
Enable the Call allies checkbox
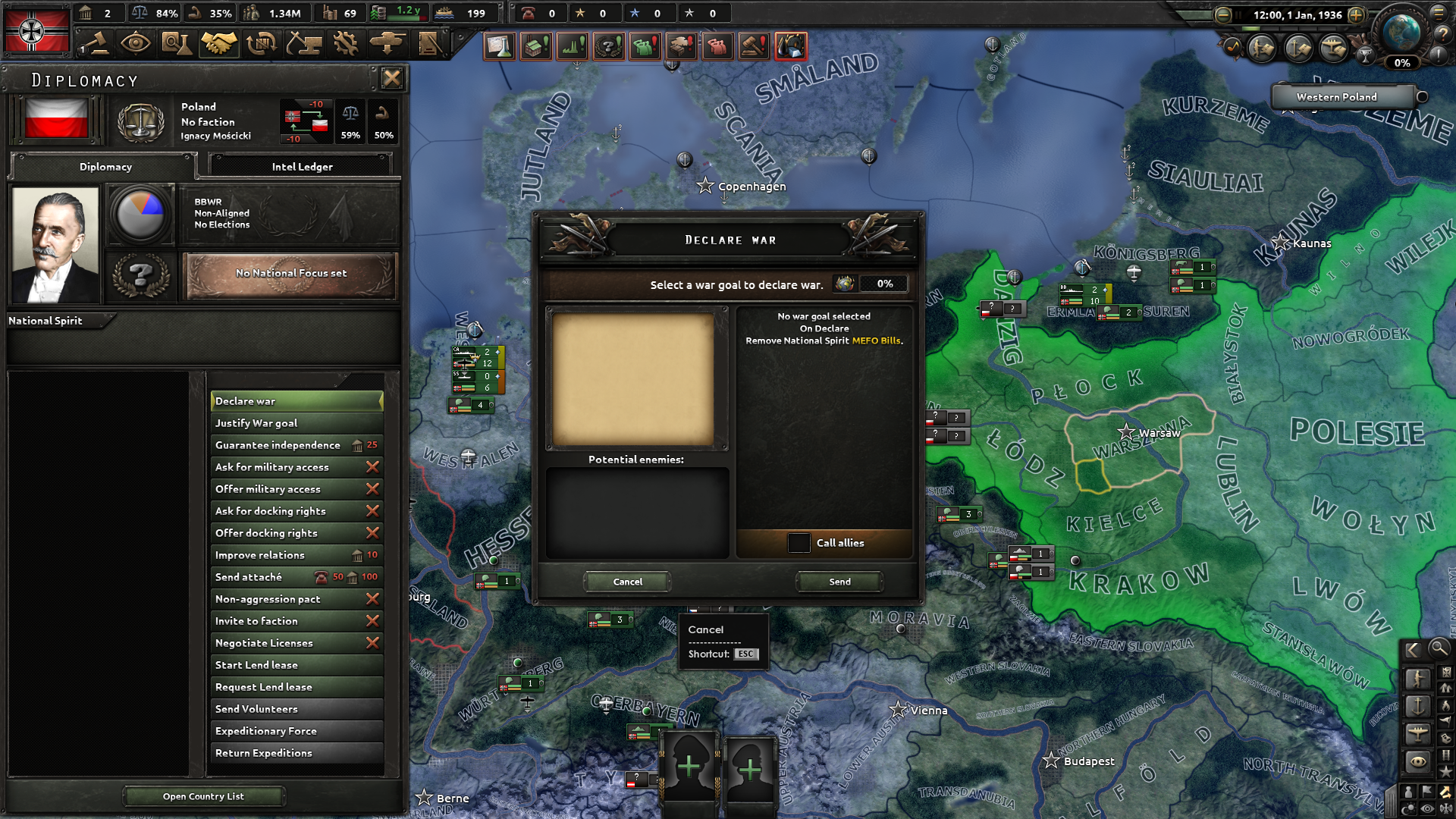[x=799, y=543]
